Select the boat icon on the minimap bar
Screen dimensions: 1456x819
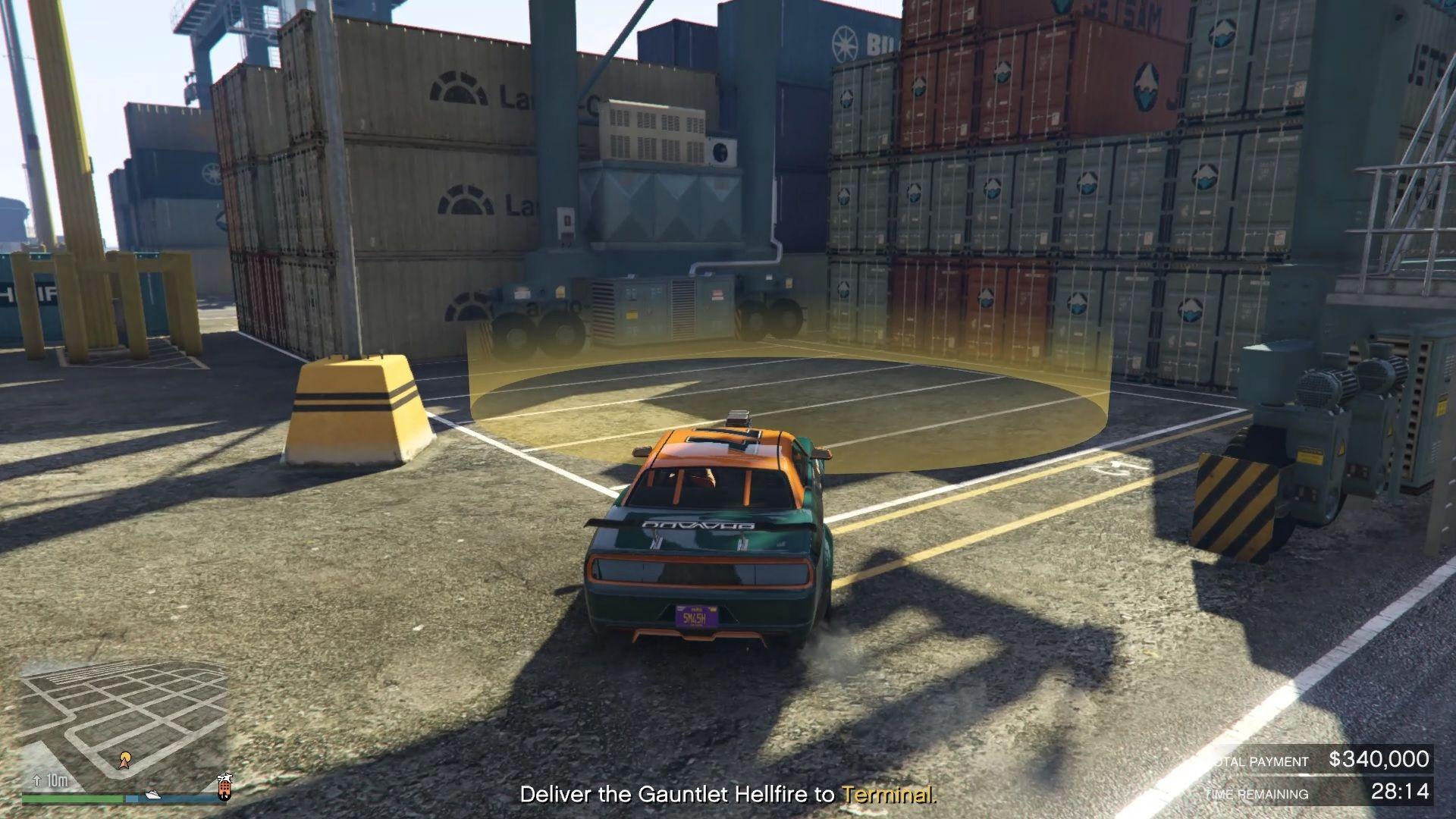click(x=153, y=795)
